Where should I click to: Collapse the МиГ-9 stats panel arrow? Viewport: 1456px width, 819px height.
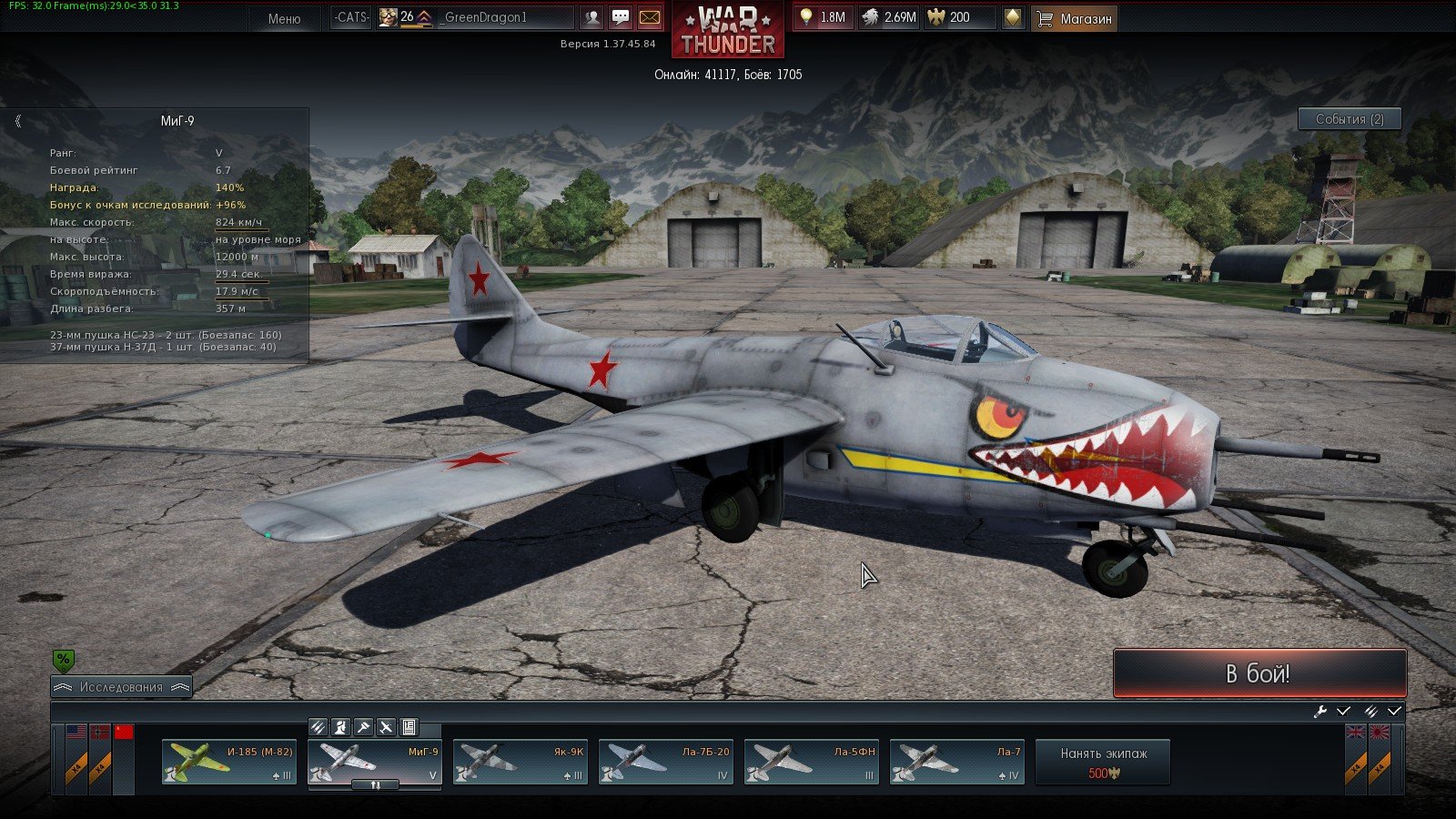click(x=17, y=121)
